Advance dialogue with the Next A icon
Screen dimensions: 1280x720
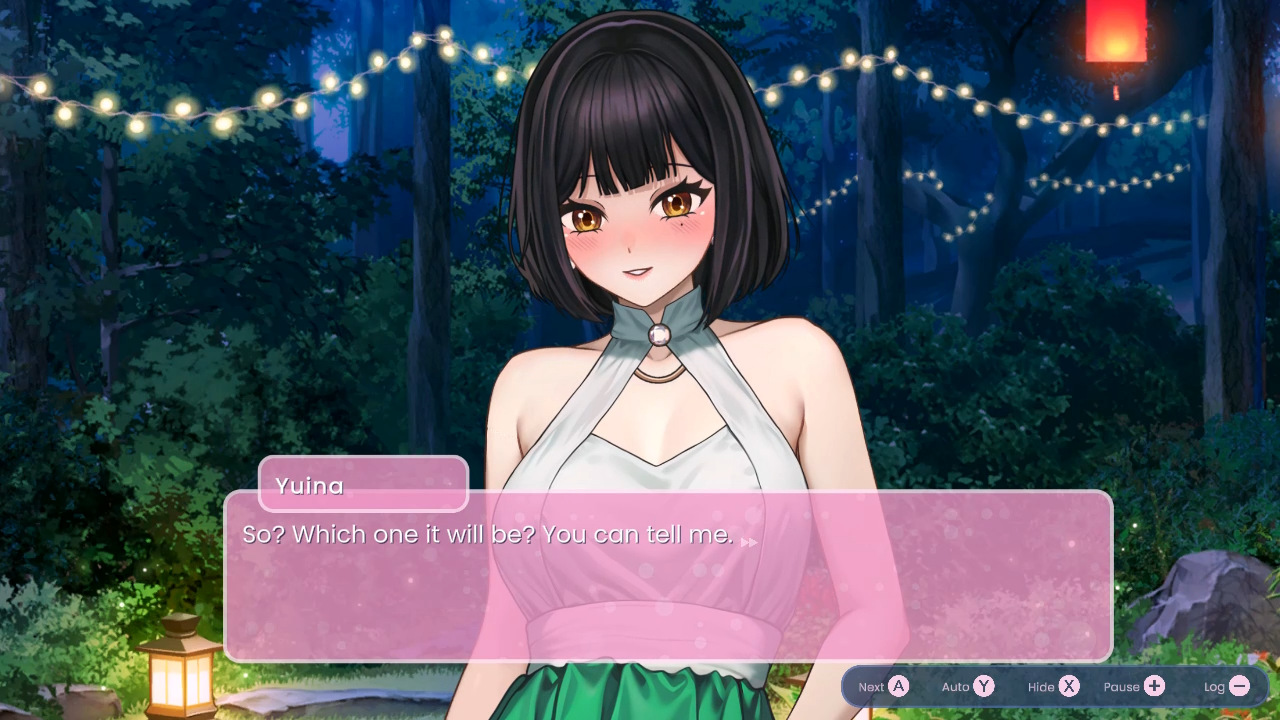coord(884,687)
